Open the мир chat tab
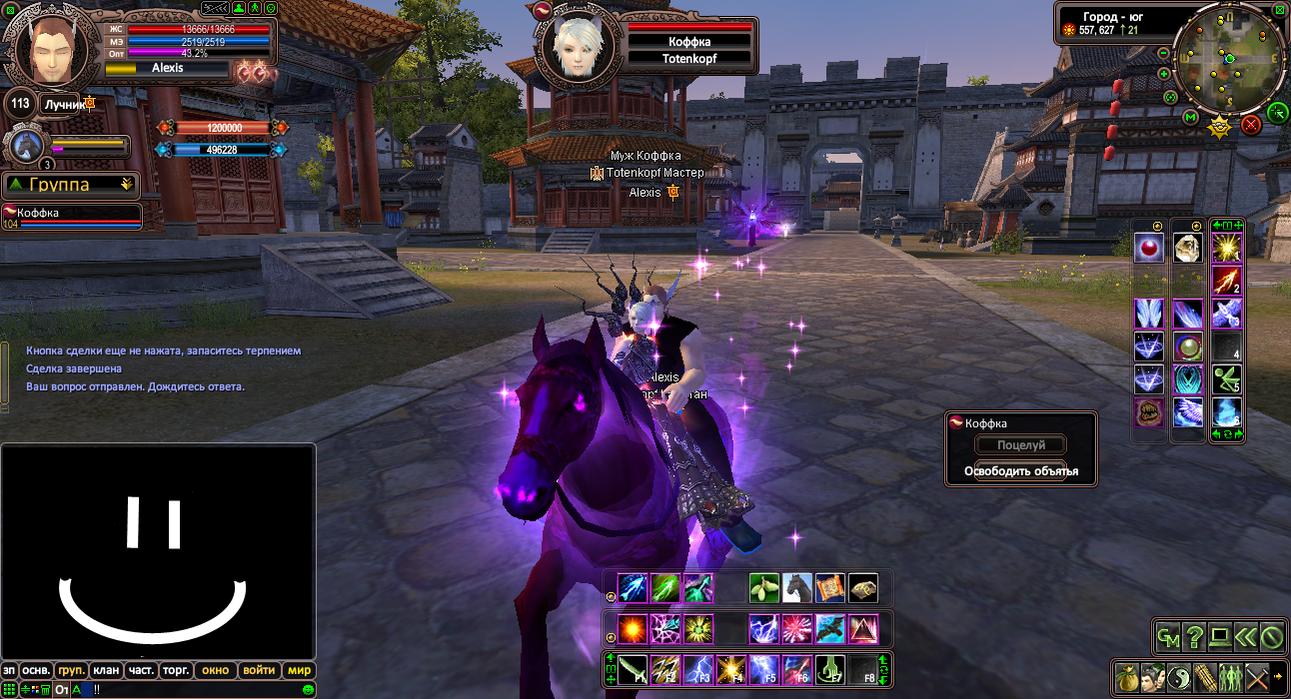 point(299,670)
